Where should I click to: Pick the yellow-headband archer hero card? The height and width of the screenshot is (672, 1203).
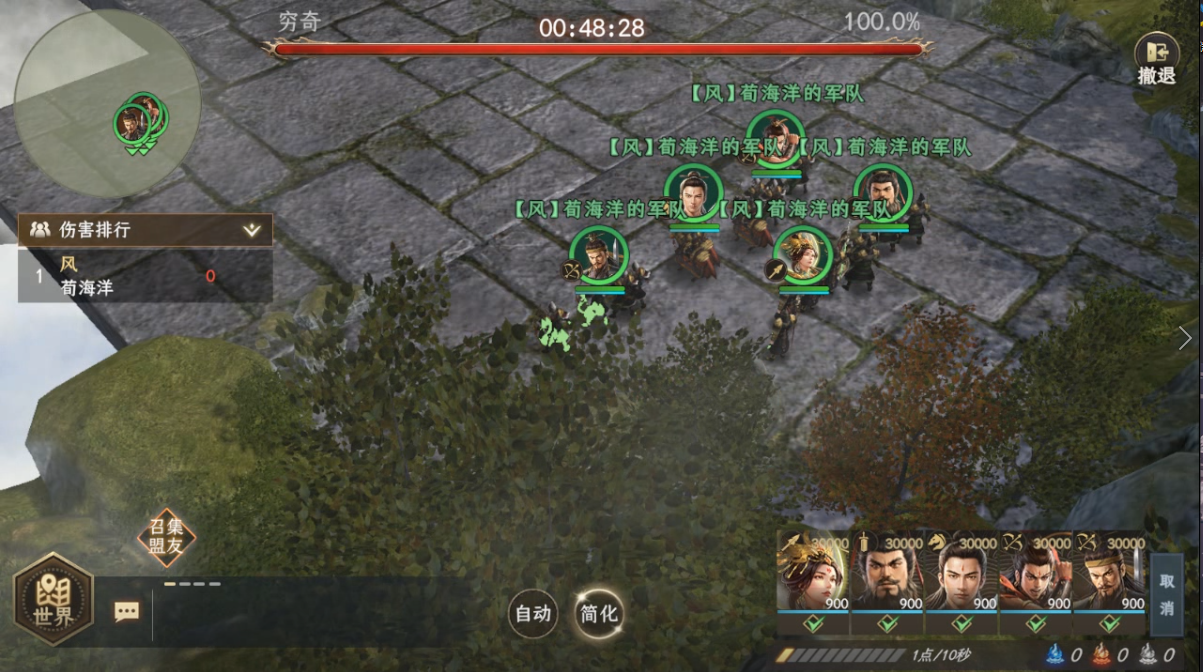pyautogui.click(x=1110, y=577)
